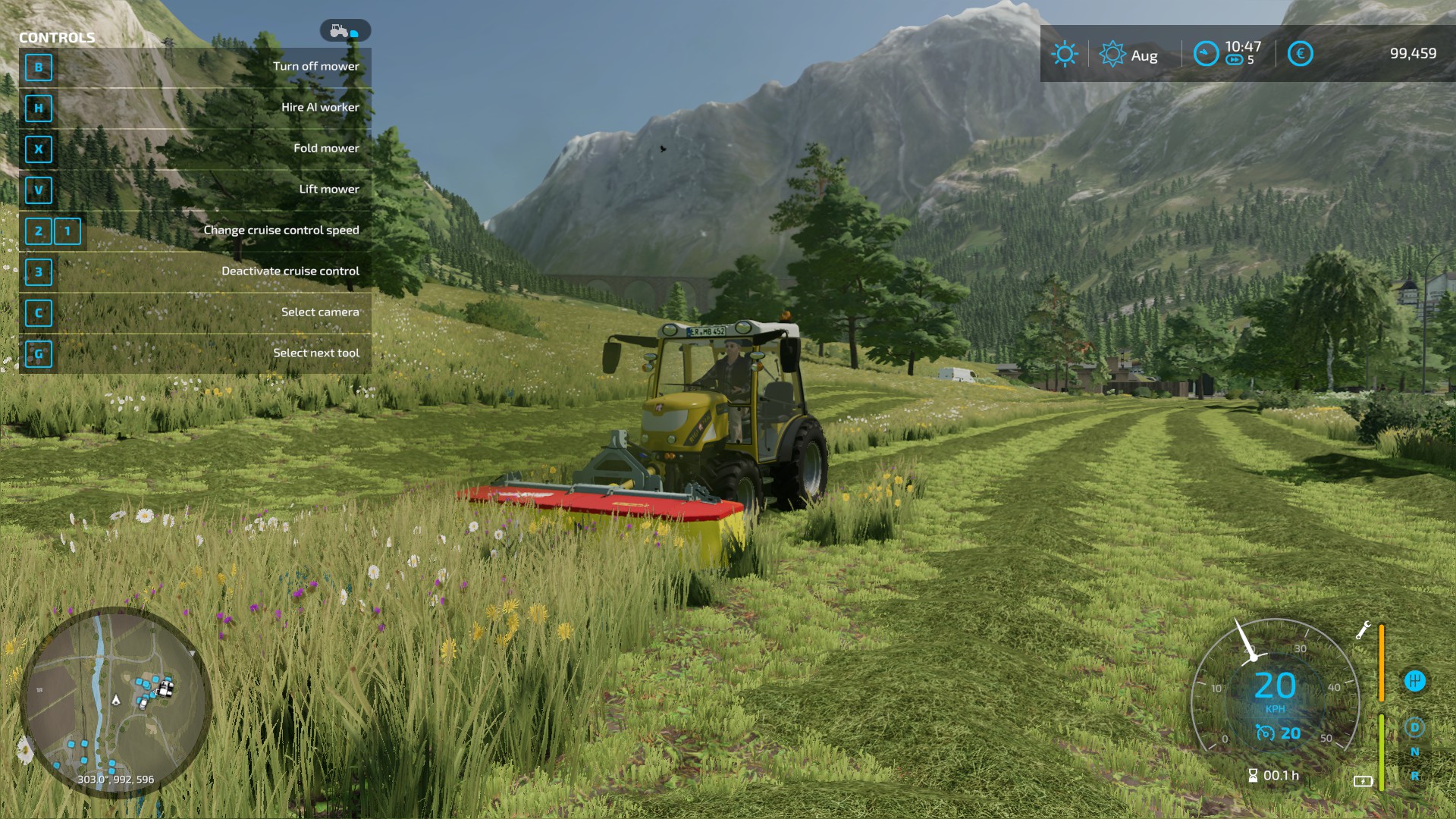This screenshot has height=819, width=1456.
Task: Click the cruise control icon in speedometer
Action: pyautogui.click(x=1265, y=733)
